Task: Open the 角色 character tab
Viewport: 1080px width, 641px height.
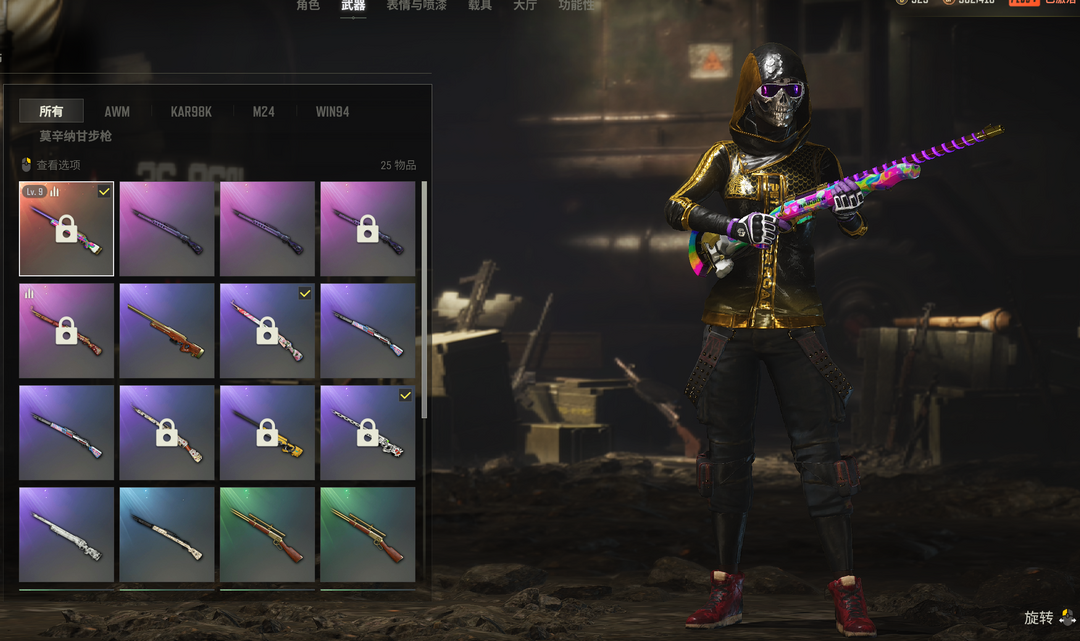Action: pyautogui.click(x=308, y=6)
